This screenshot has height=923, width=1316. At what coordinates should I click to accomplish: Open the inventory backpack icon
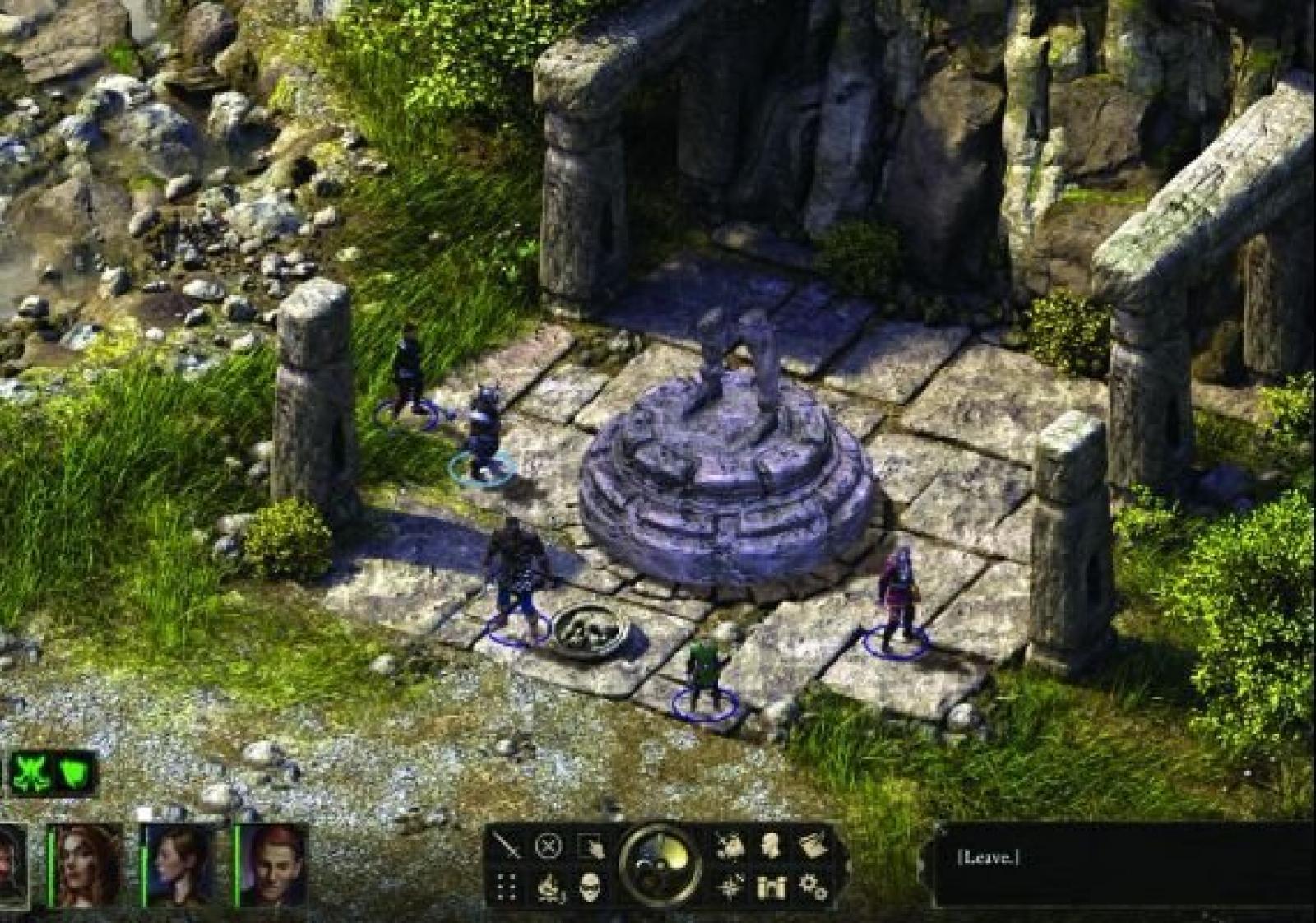729,846
